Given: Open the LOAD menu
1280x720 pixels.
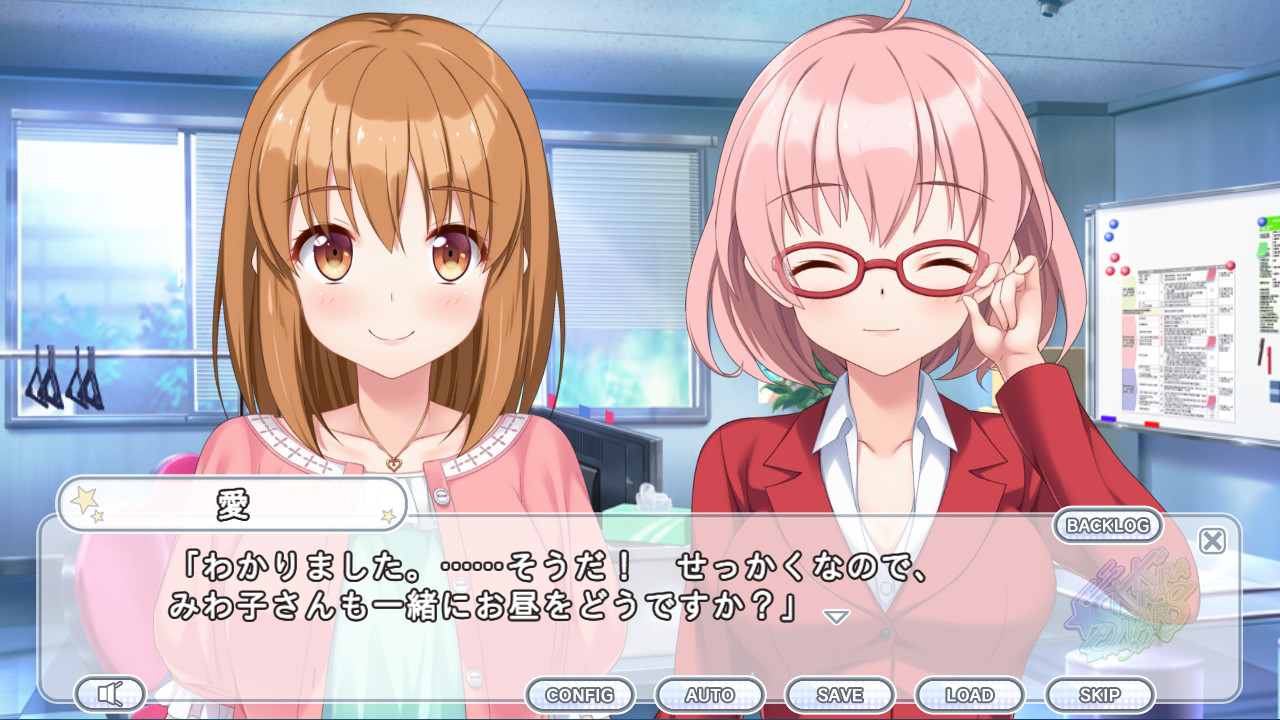Looking at the screenshot, I should click(970, 693).
